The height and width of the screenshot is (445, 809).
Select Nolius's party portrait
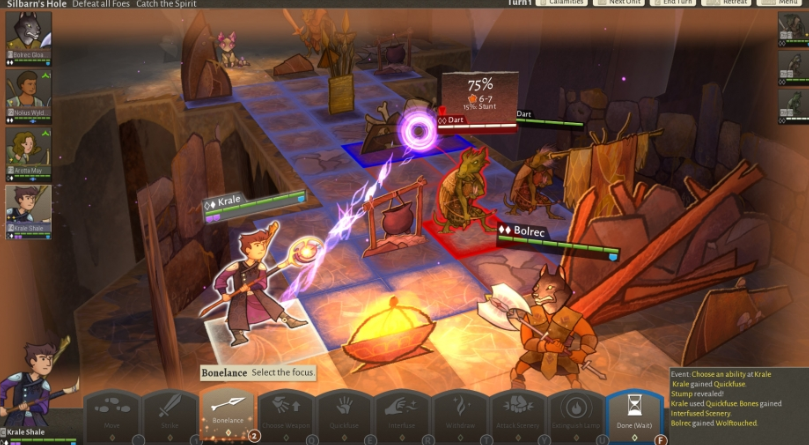27,93
